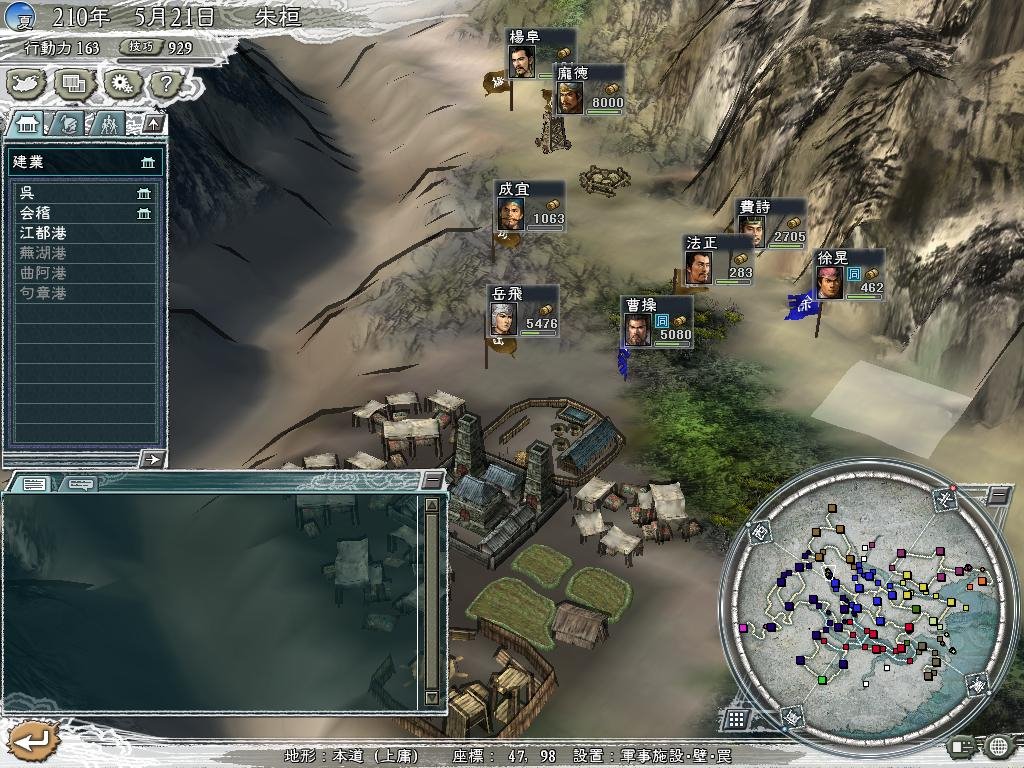Choose 会稽 from the city list
Image resolution: width=1024 pixels, height=768 pixels.
[84, 213]
